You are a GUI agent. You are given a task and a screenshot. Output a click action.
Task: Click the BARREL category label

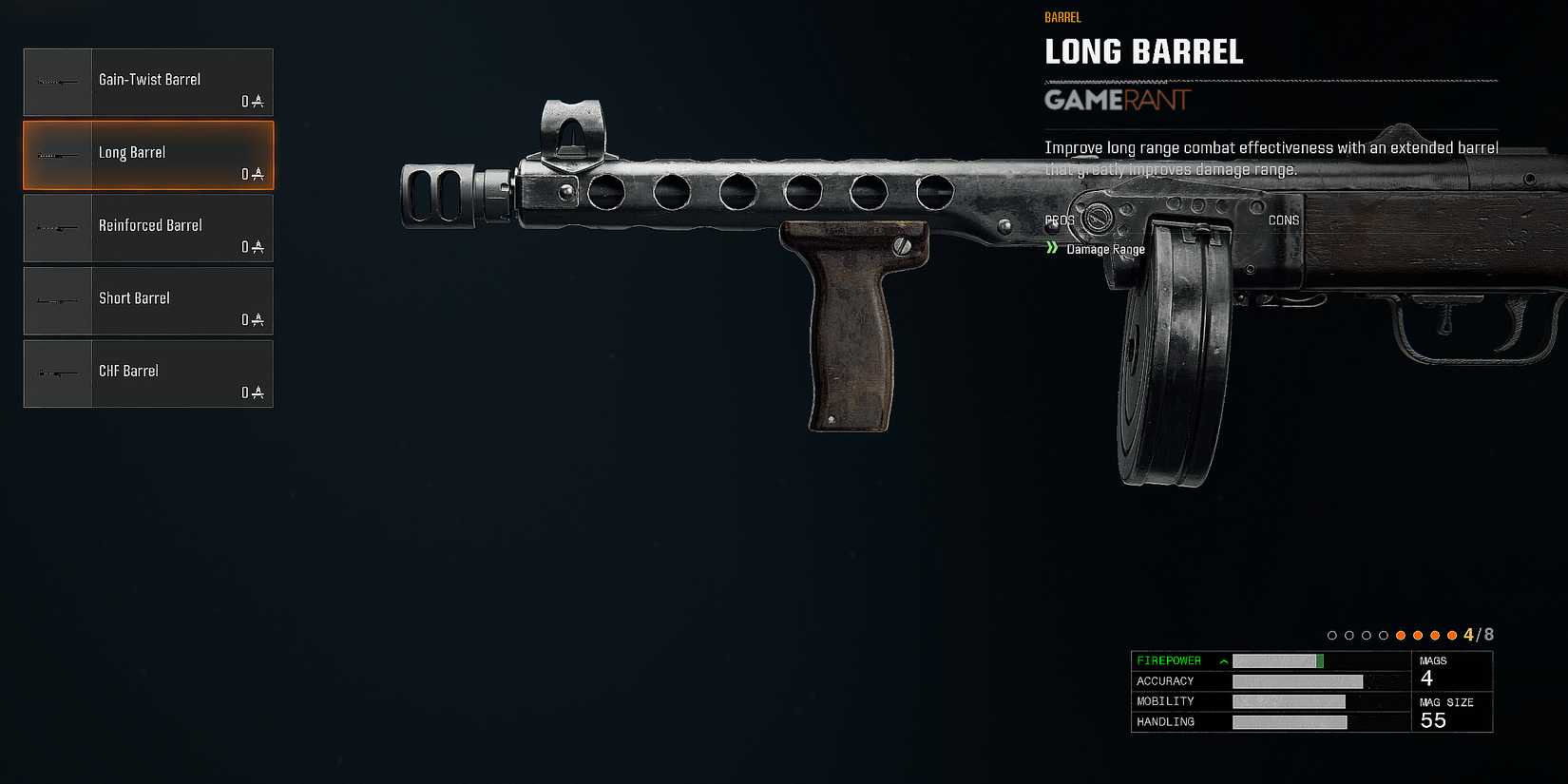pos(1062,17)
